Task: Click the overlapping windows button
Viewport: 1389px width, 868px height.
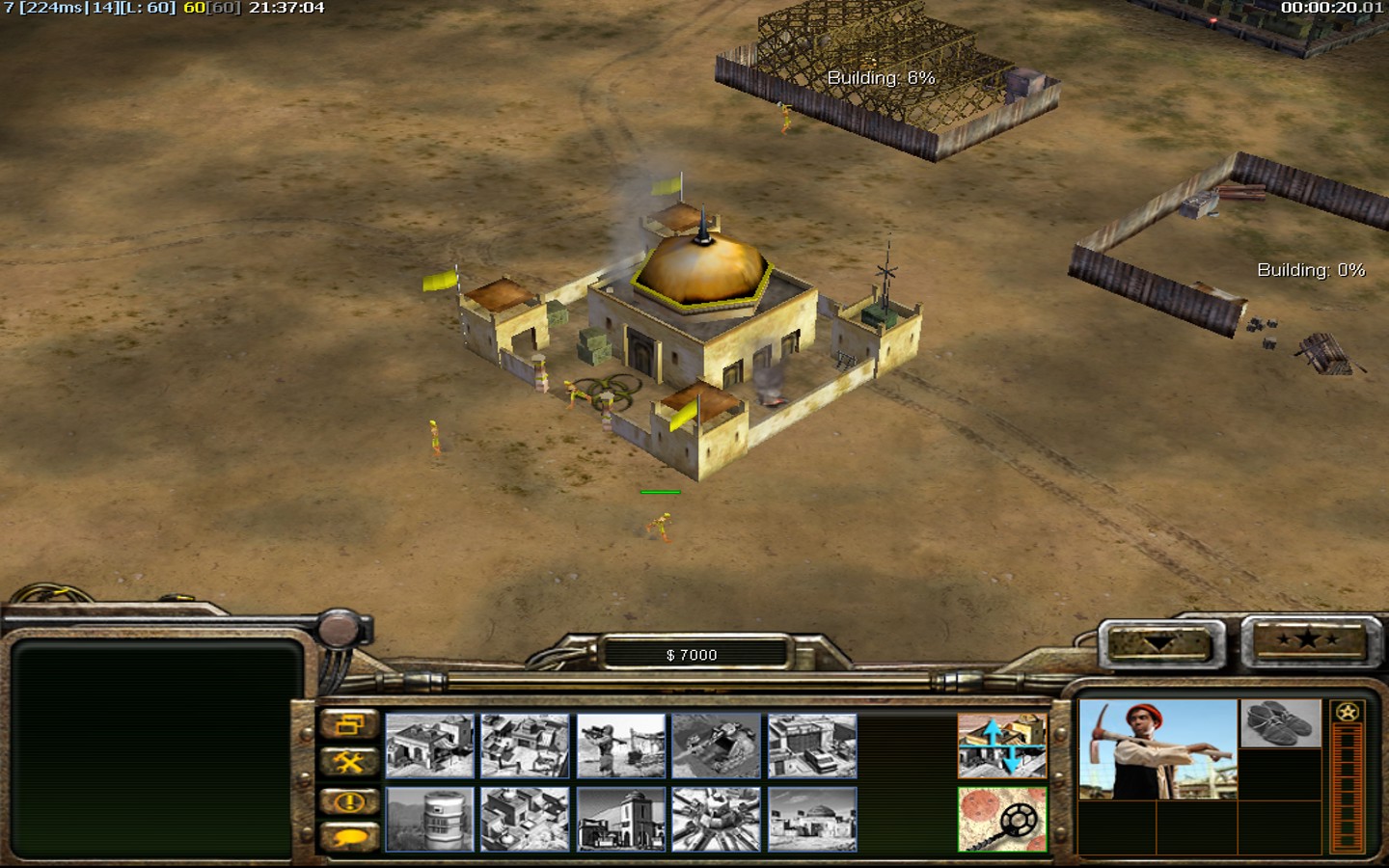Action: click(348, 725)
